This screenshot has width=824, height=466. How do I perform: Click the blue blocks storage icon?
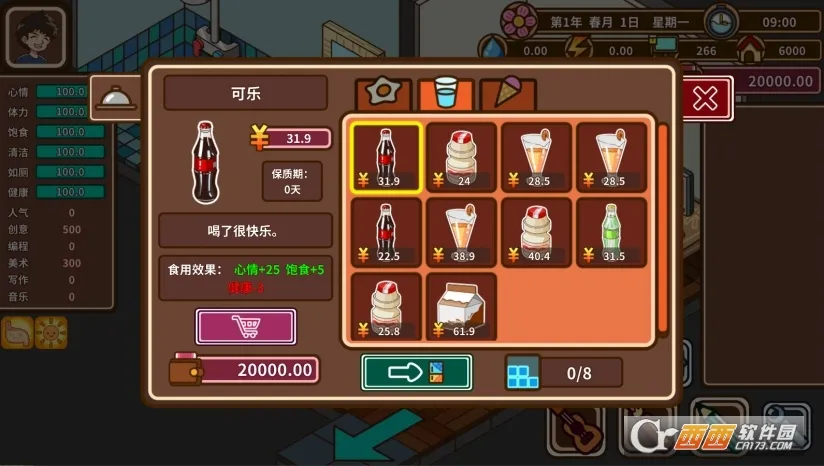click(521, 373)
